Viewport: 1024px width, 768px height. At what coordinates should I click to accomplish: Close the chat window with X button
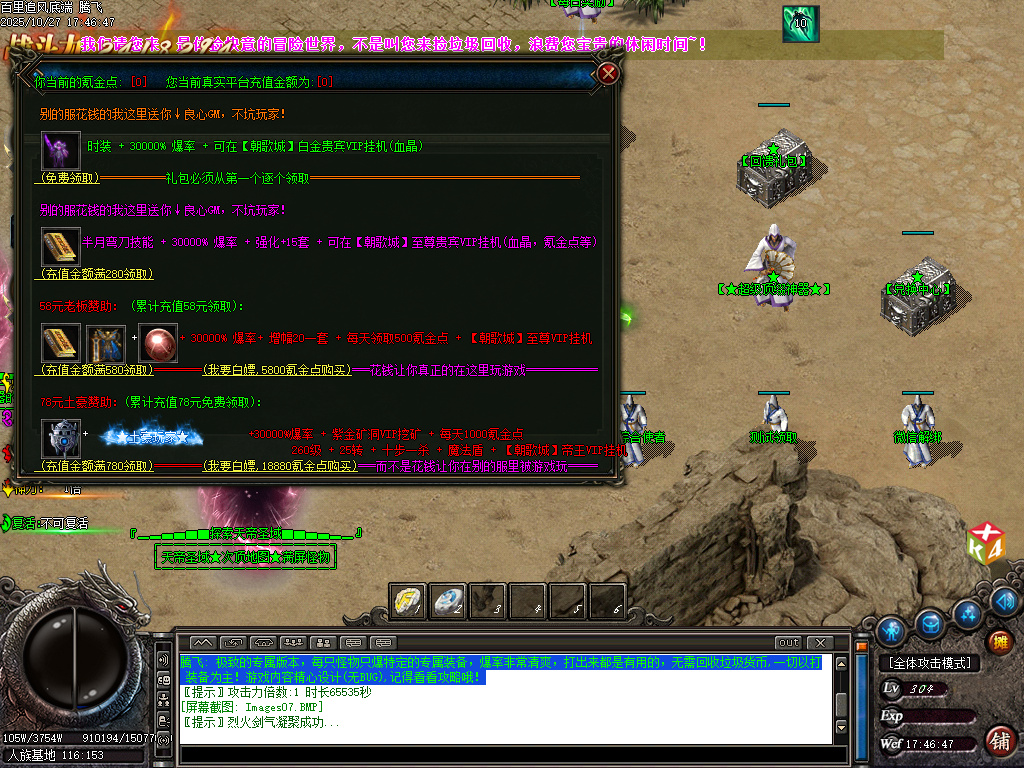coord(820,642)
